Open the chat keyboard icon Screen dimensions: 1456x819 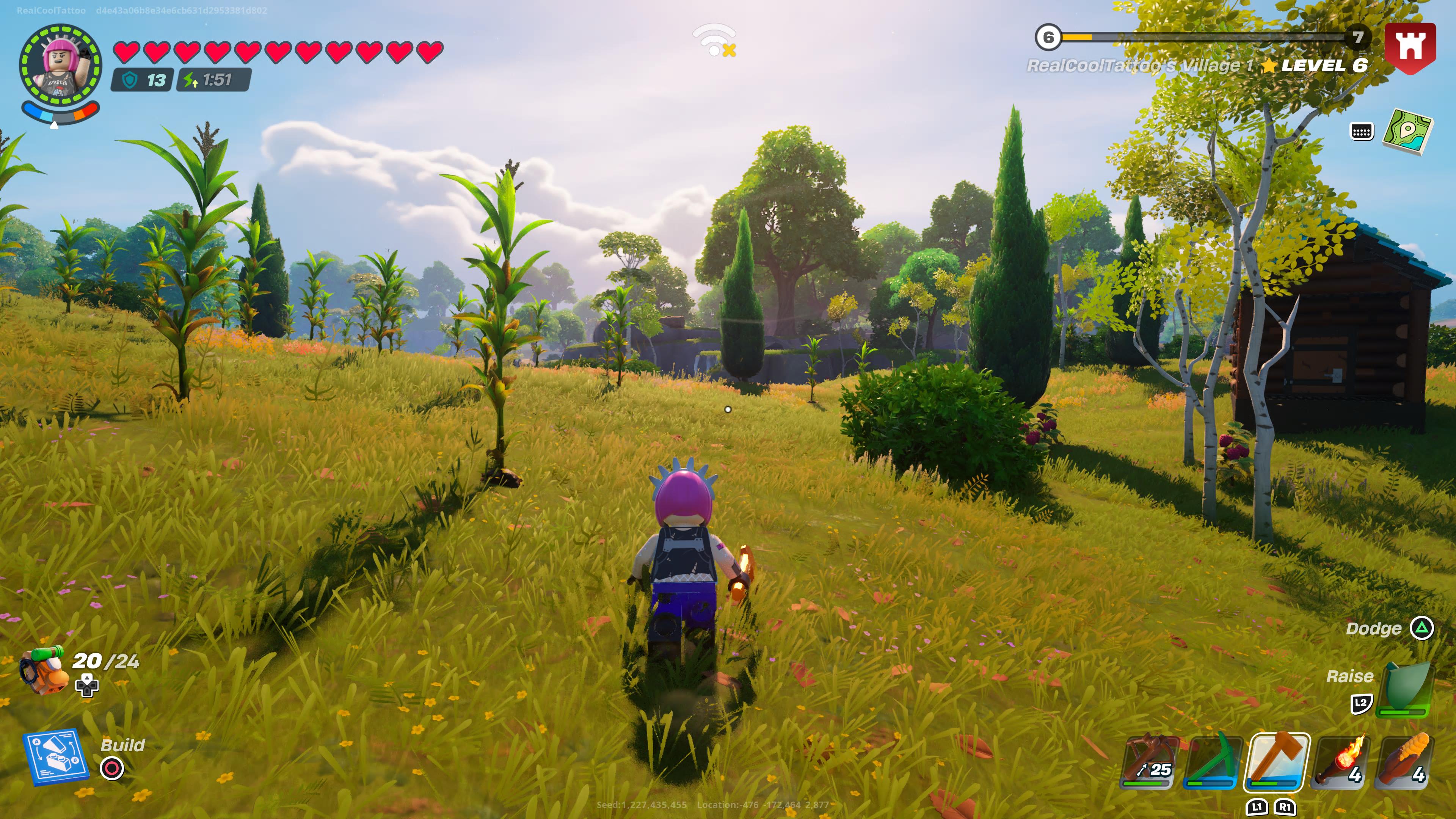pos(1361,132)
